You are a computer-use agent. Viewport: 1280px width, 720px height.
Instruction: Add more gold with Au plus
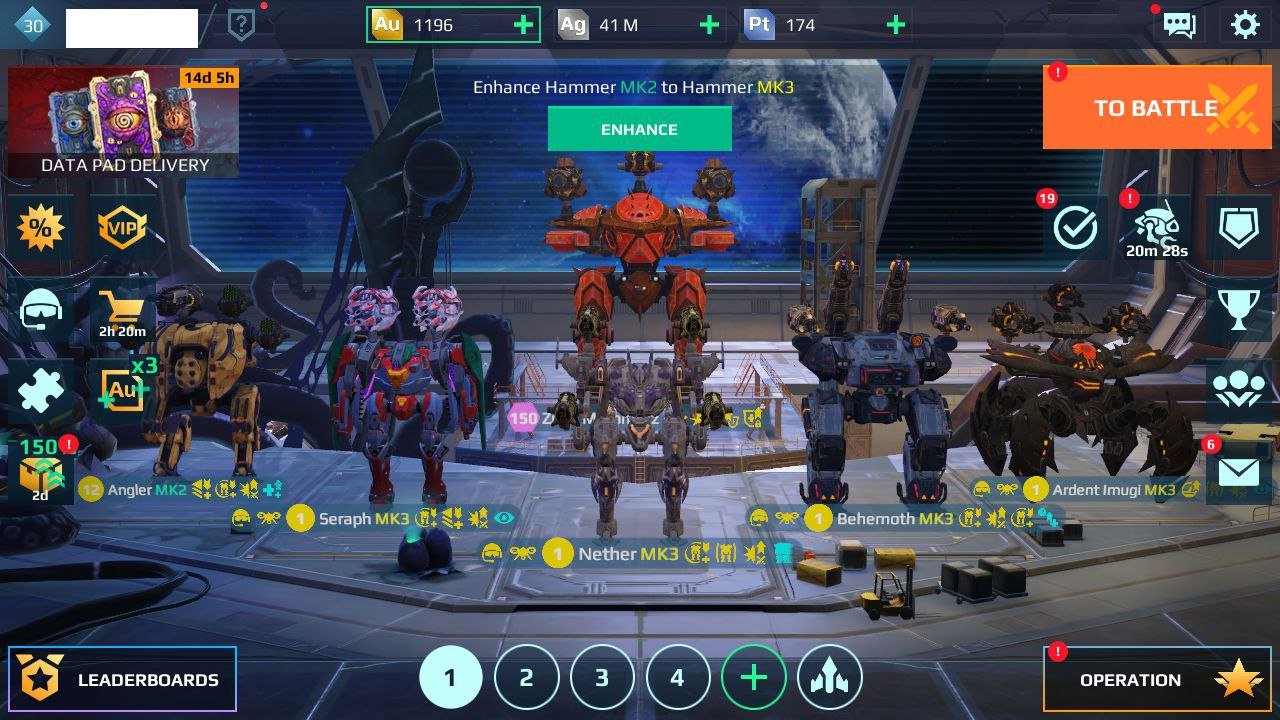tap(523, 25)
